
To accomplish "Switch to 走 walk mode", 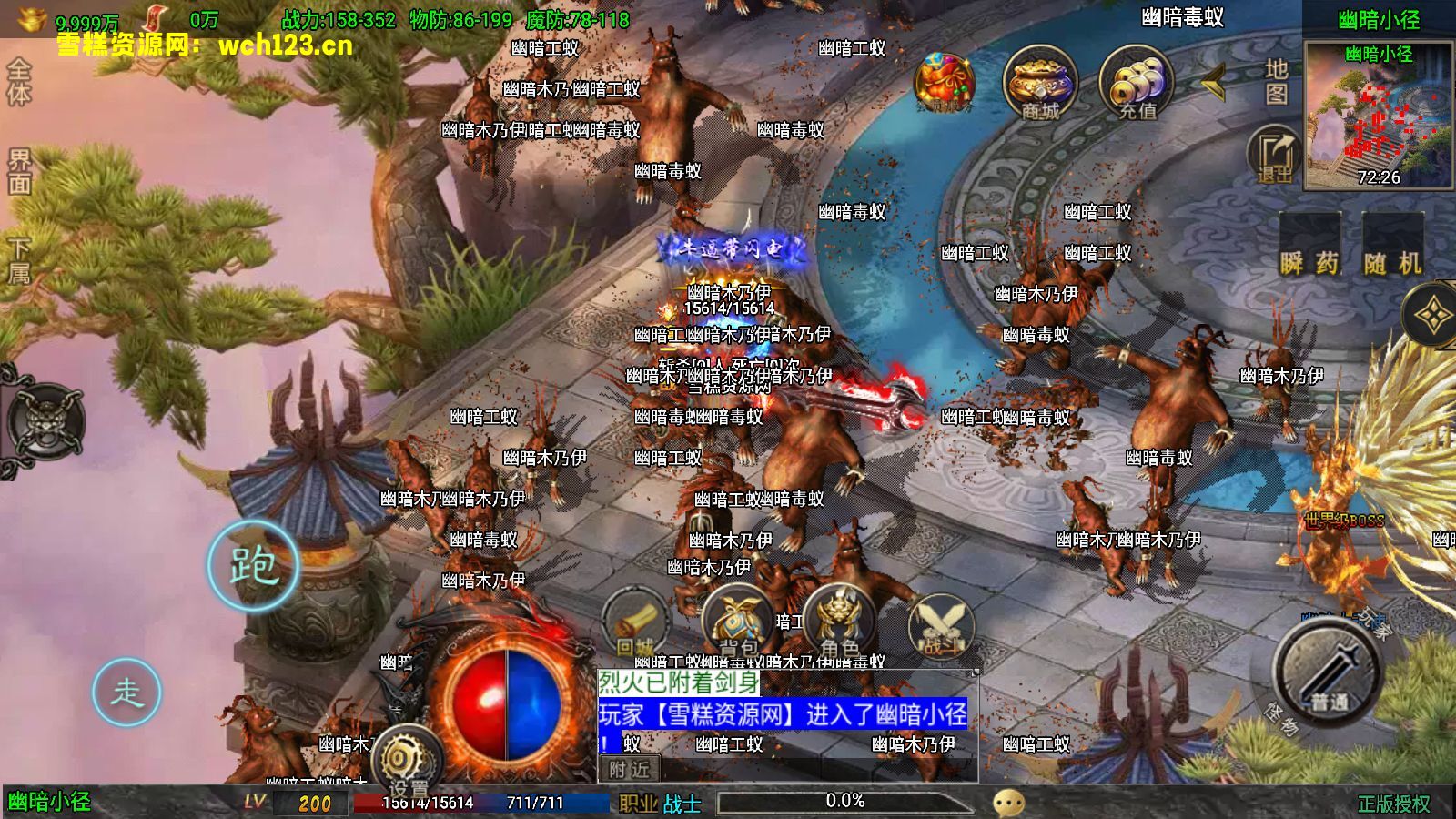I will 126,693.
